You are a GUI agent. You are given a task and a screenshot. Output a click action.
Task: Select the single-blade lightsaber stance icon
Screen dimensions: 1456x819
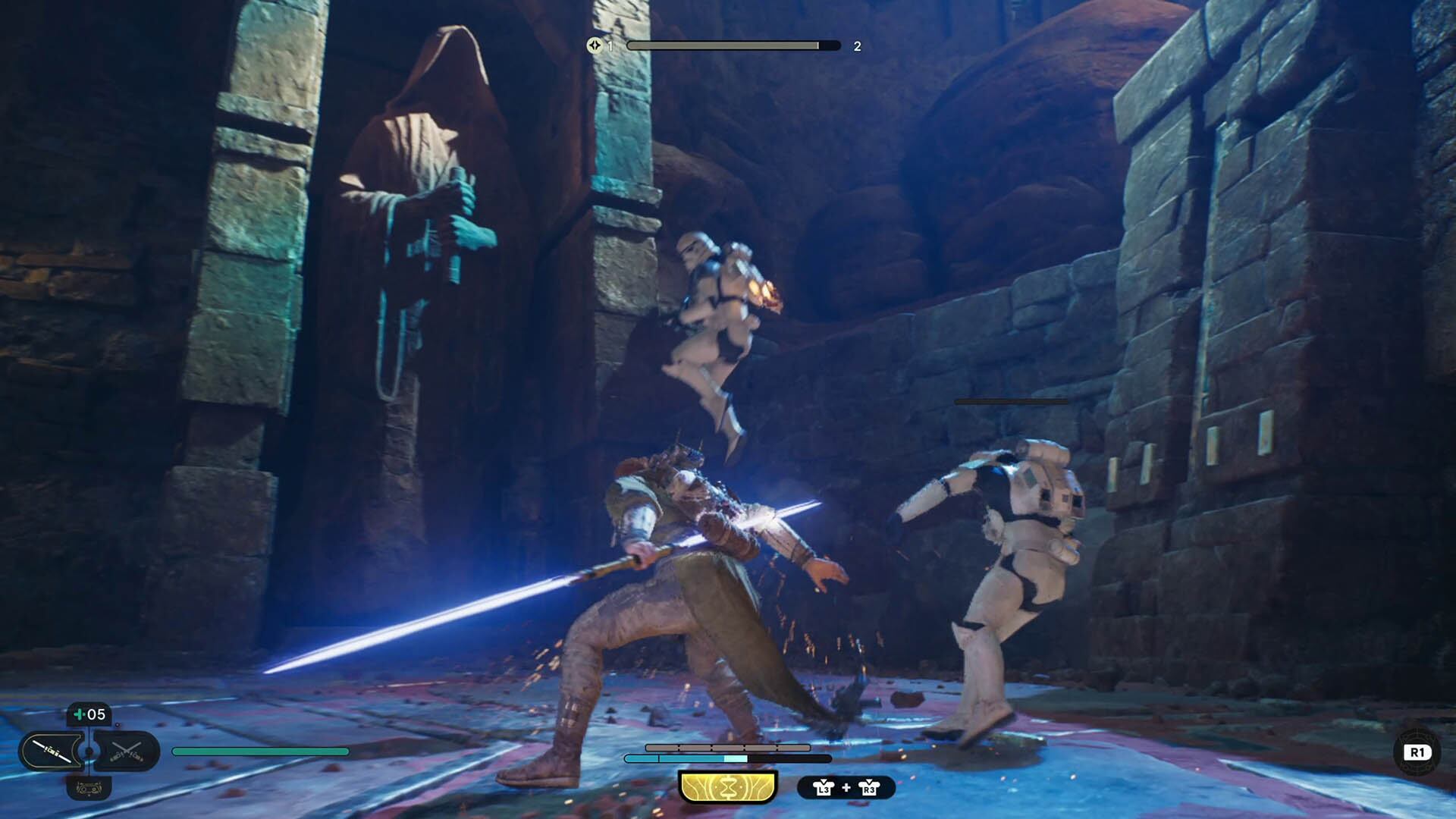pyautogui.click(x=52, y=749)
